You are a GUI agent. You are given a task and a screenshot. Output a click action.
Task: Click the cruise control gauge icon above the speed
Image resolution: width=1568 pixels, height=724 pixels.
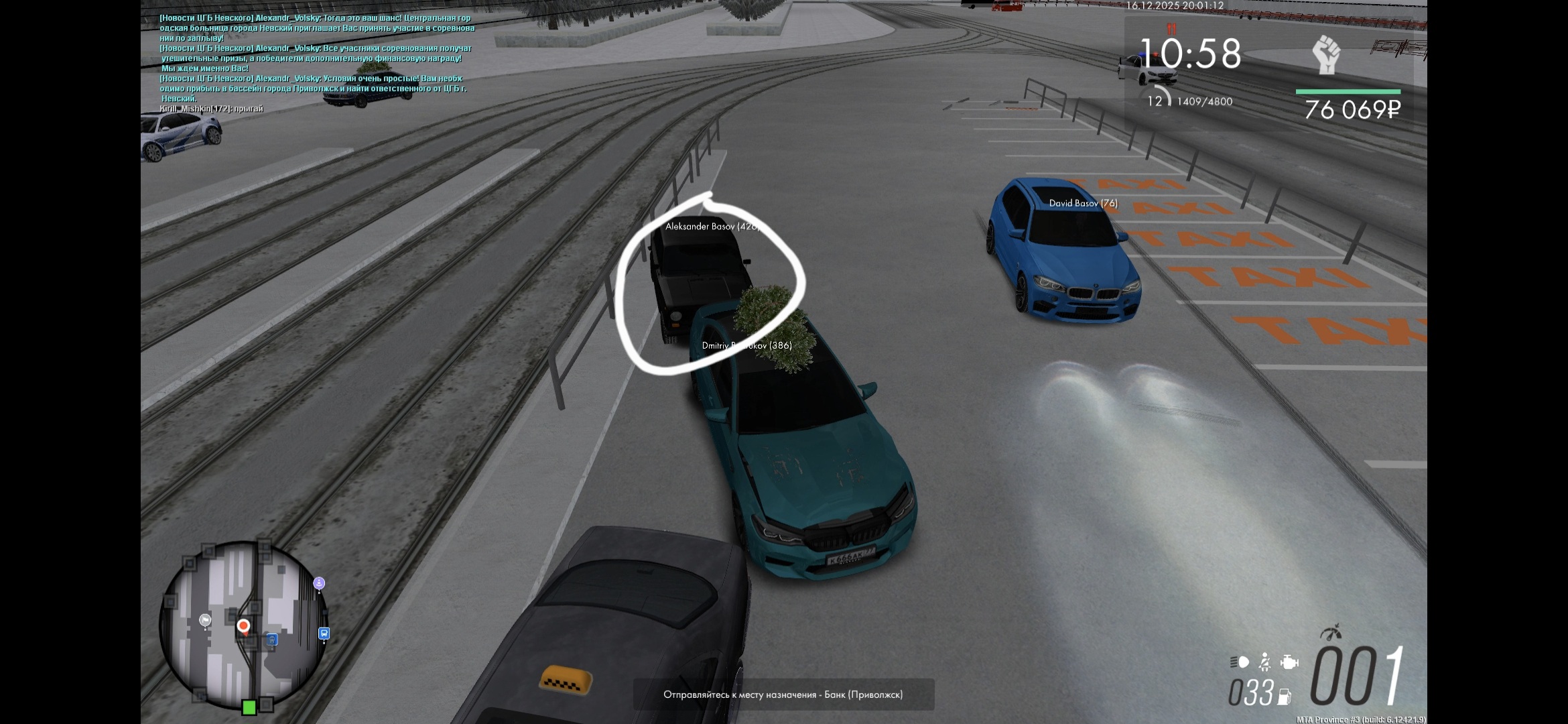(x=1331, y=632)
